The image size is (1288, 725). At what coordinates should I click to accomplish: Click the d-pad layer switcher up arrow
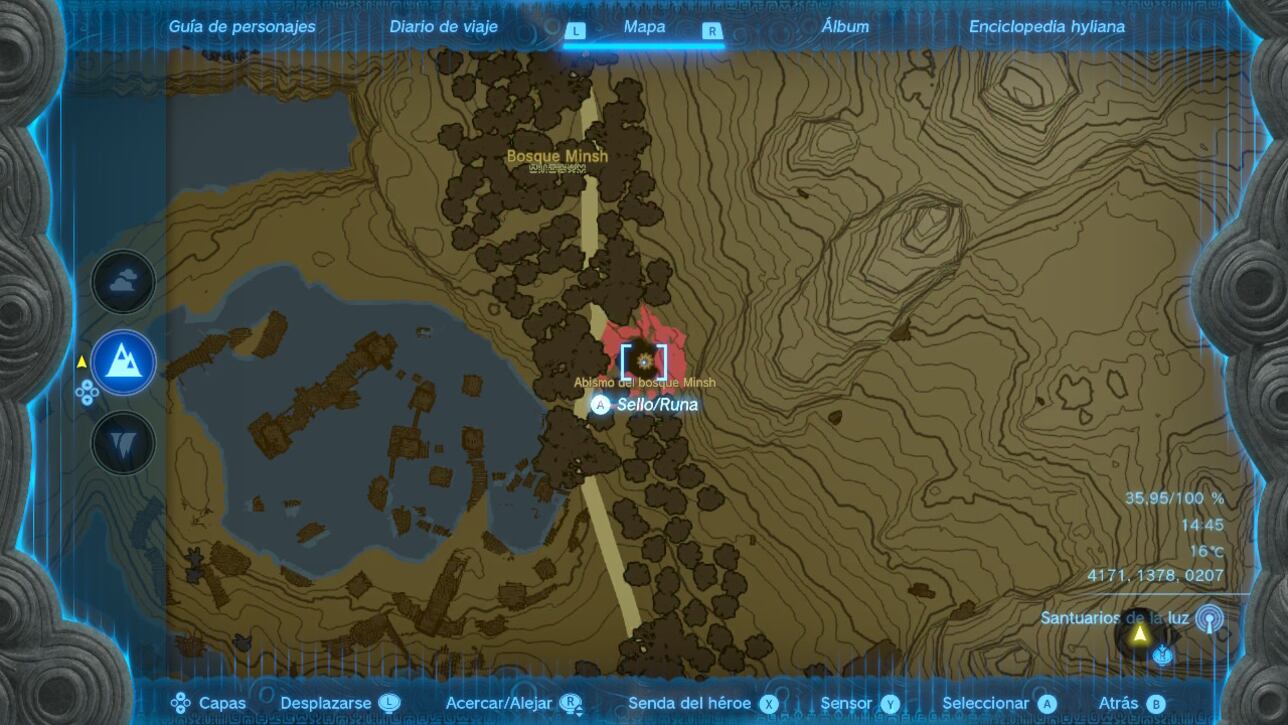point(87,384)
